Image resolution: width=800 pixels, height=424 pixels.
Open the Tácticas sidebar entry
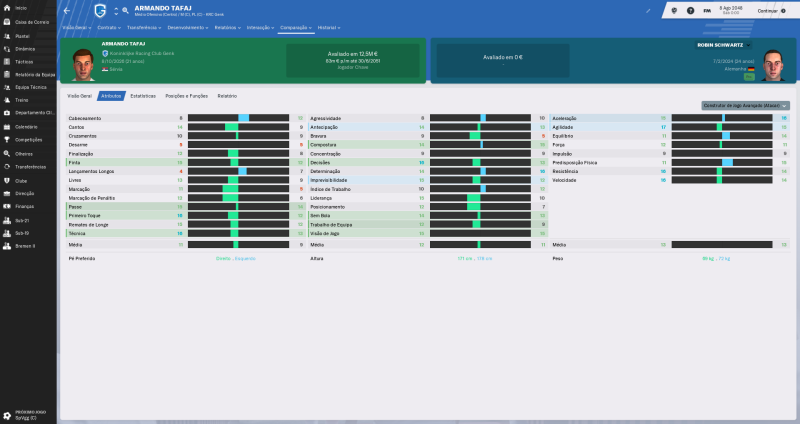point(23,61)
